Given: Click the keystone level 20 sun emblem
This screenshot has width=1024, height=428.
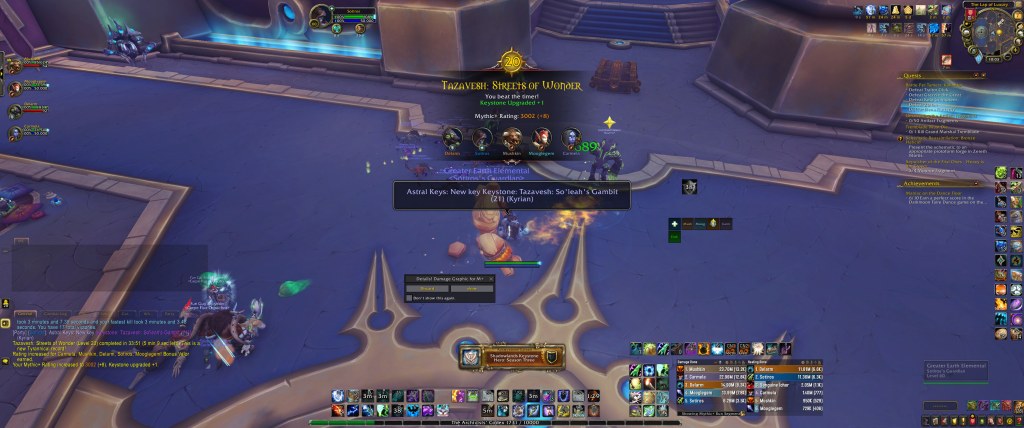Looking at the screenshot, I should [512, 60].
